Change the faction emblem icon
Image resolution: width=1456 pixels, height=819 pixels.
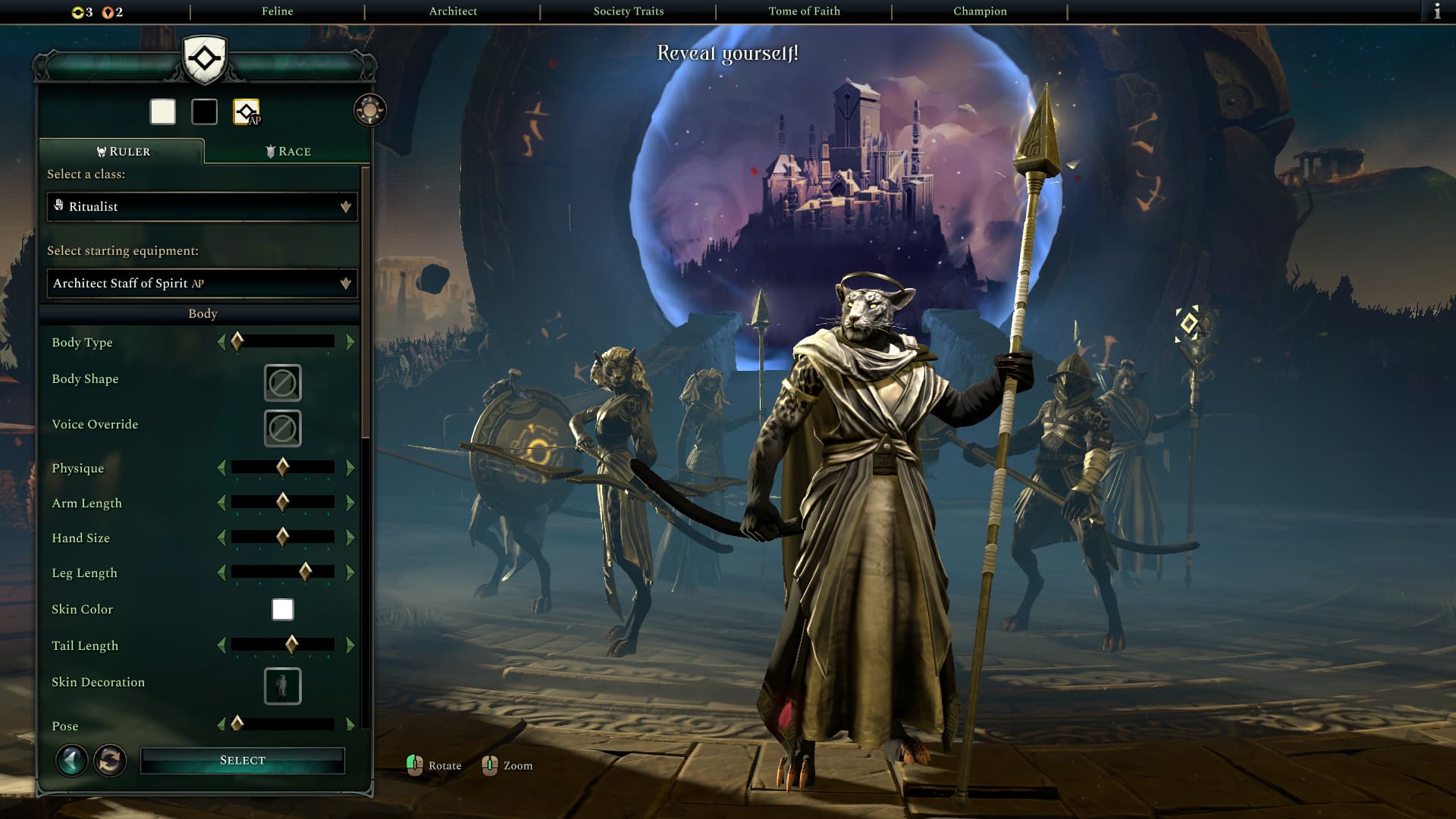tap(246, 112)
